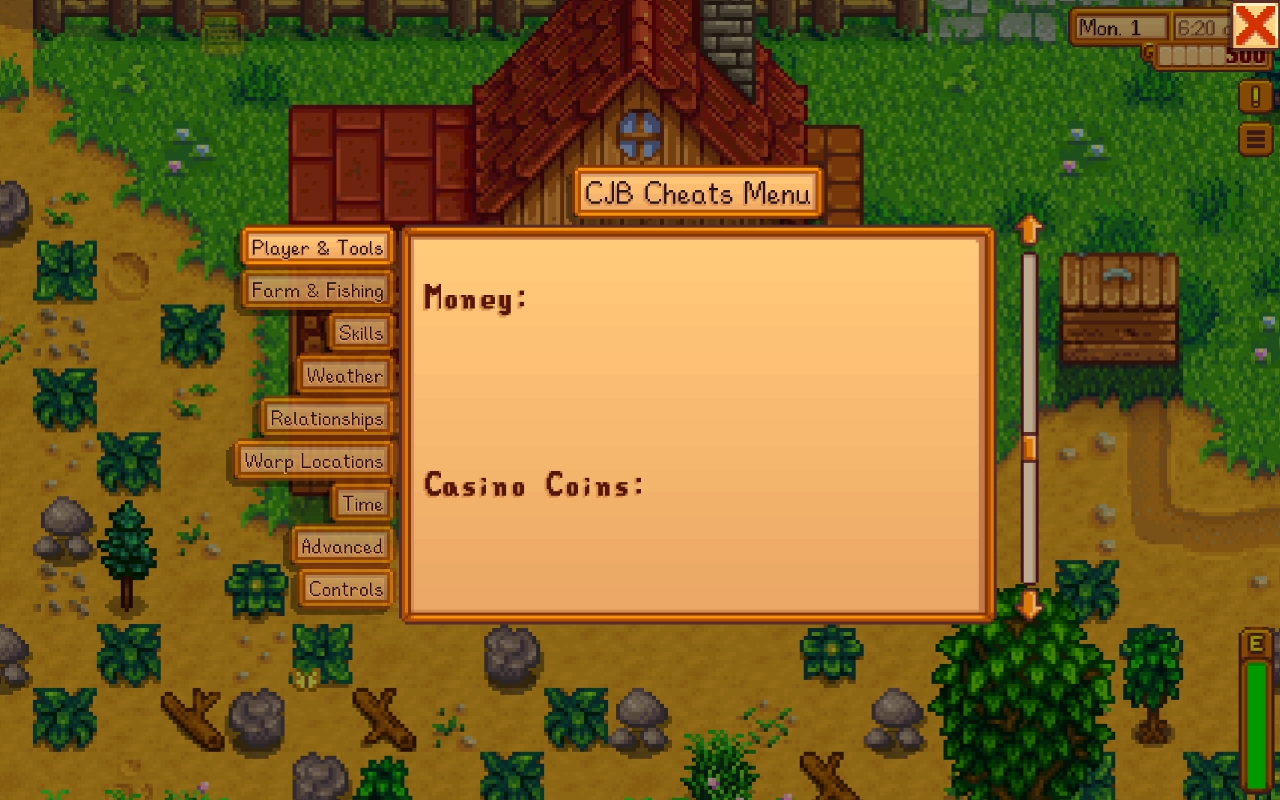1280x800 pixels.
Task: Select the Farm & Fishing tab
Action: coord(317,289)
